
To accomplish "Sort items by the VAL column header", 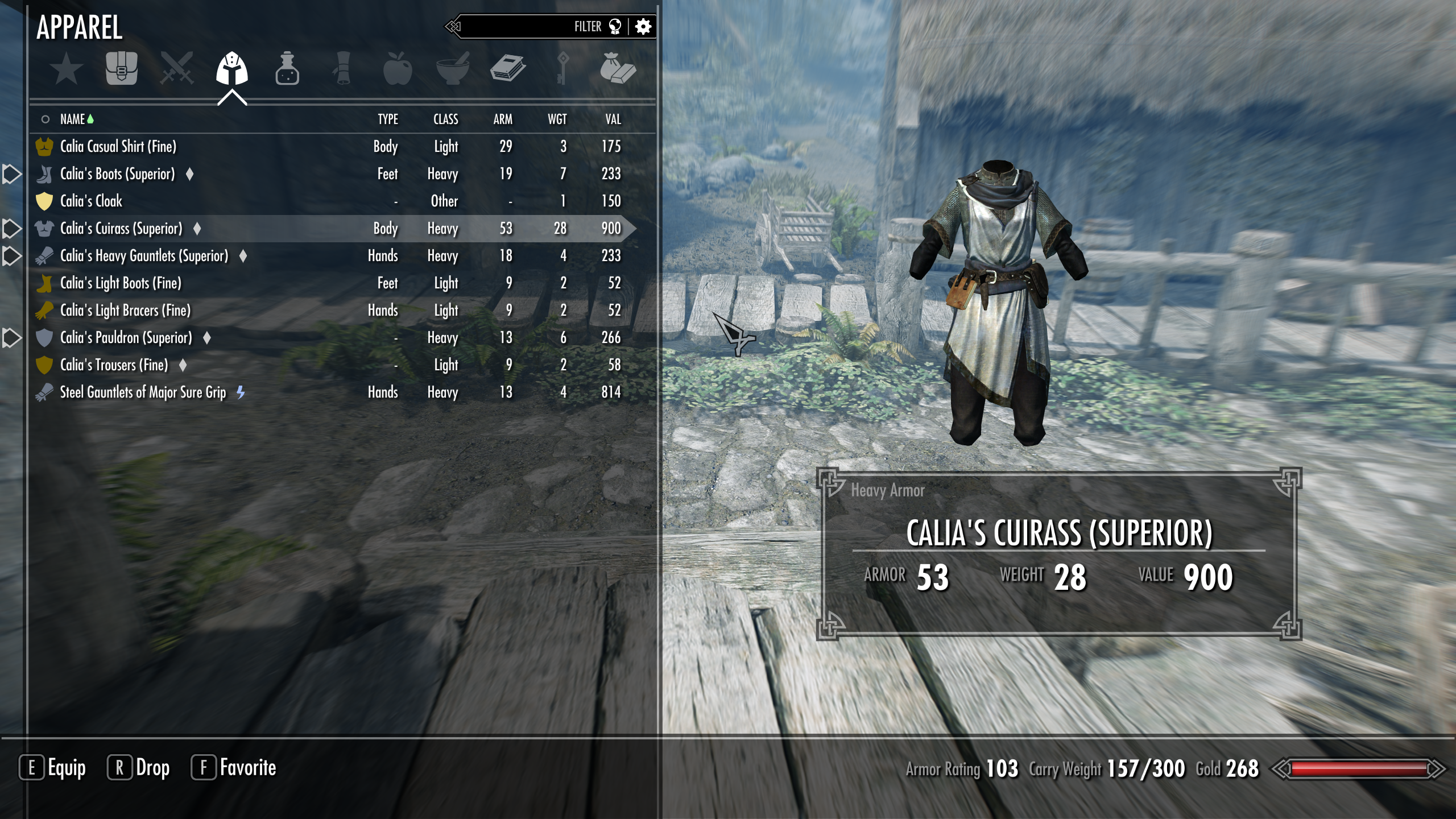I will 614,119.
